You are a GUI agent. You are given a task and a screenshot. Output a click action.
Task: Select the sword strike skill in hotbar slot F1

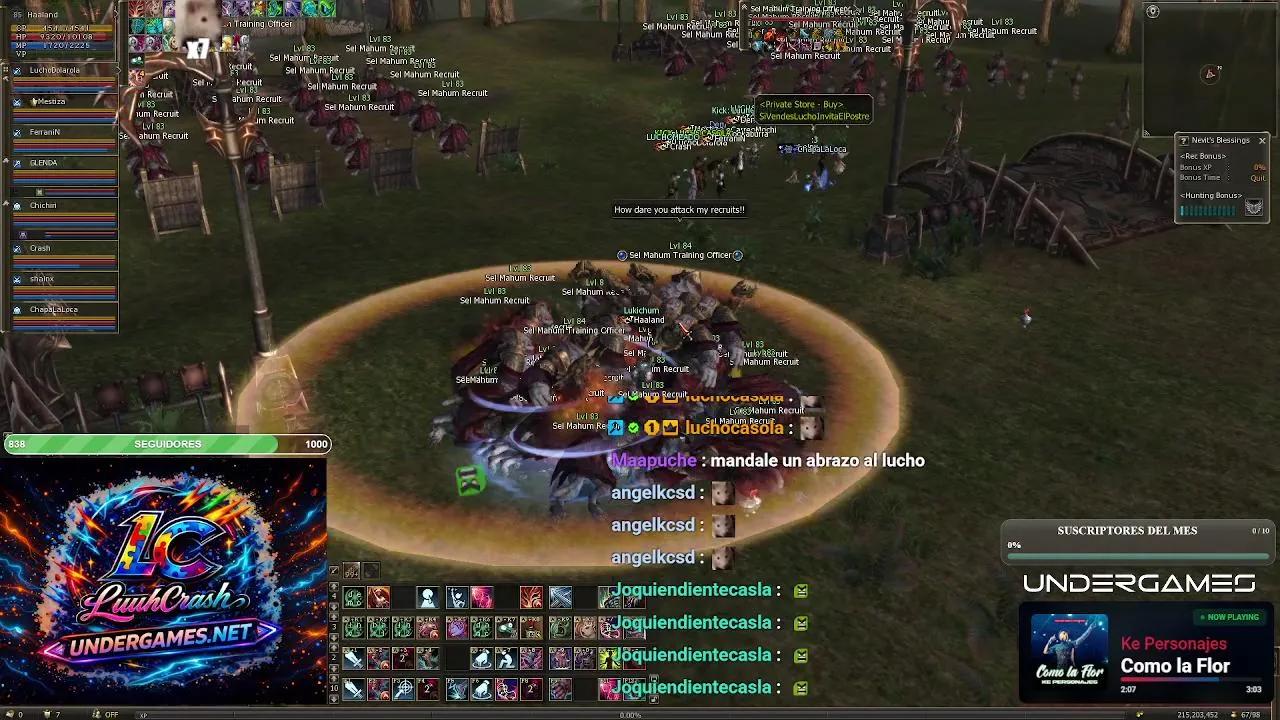coord(355,687)
